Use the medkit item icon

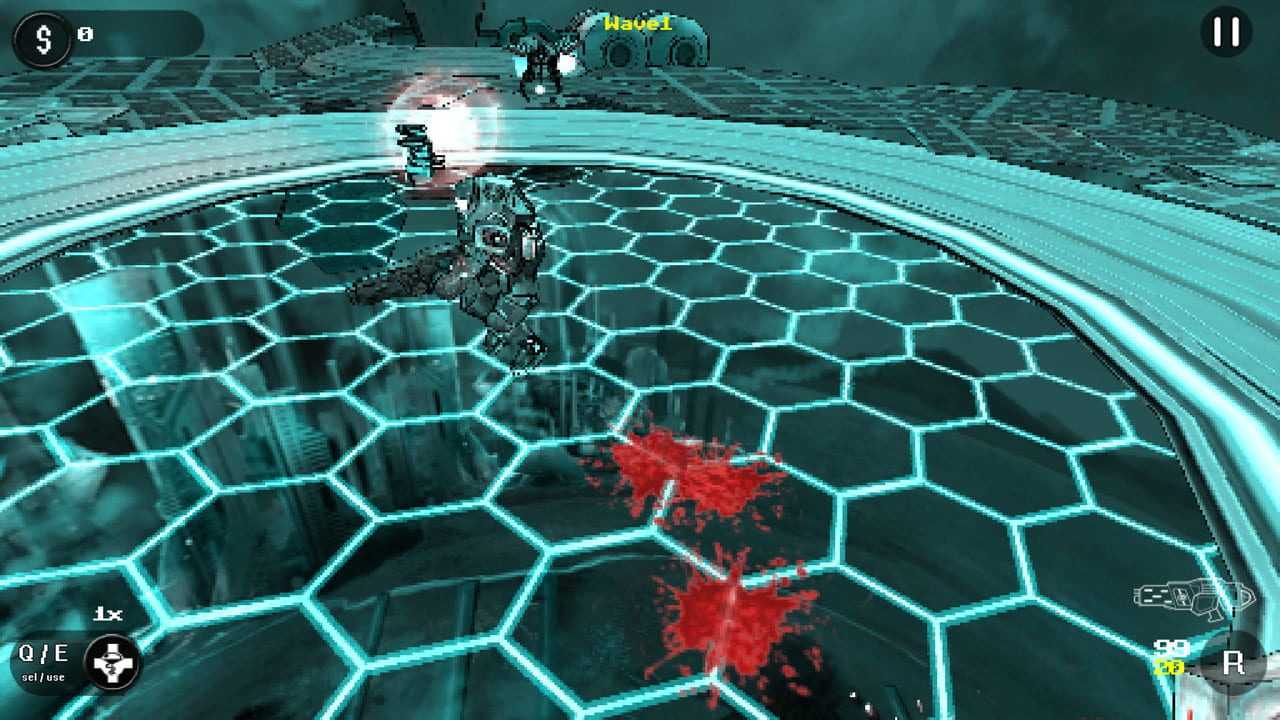coord(111,663)
